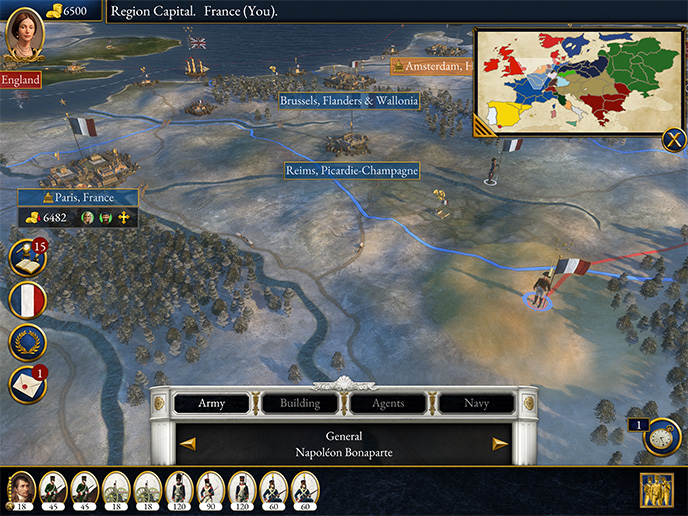Screen dimensions: 688x516
Task: Open the Building tab
Action: click(299, 404)
